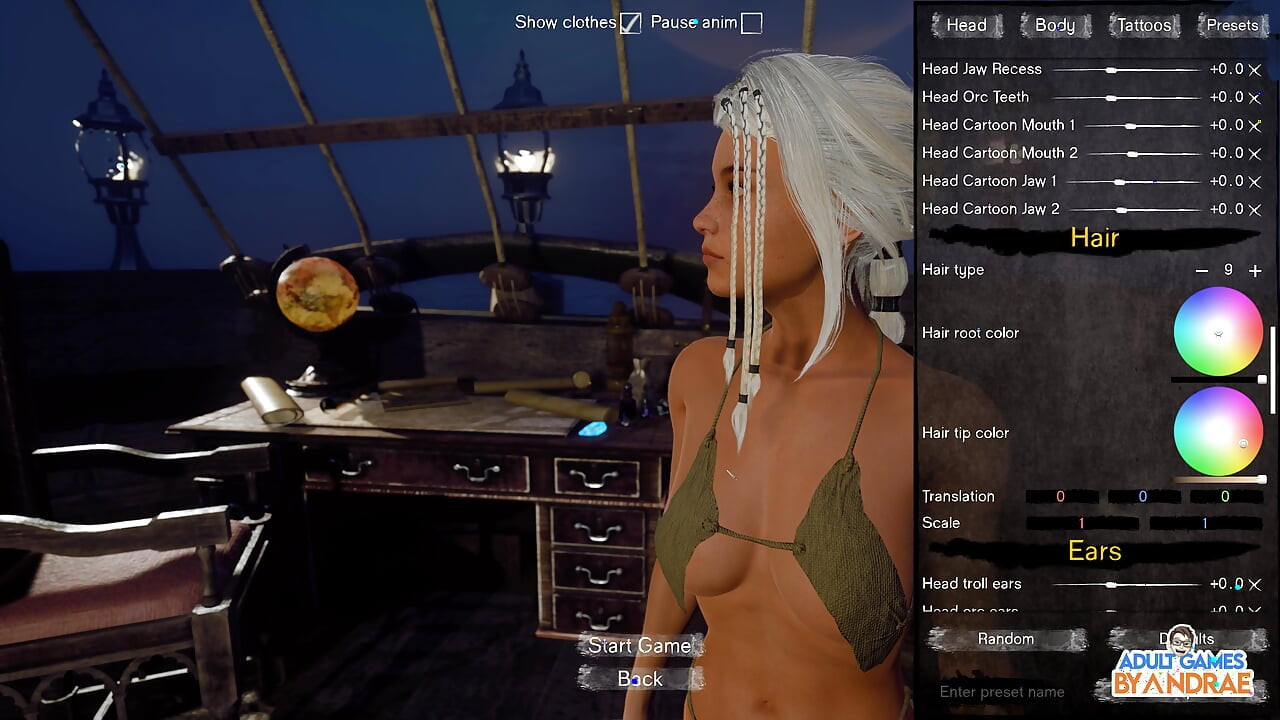1280x720 pixels.
Task: Decrease Hair type with the minus icon
Action: 1201,270
